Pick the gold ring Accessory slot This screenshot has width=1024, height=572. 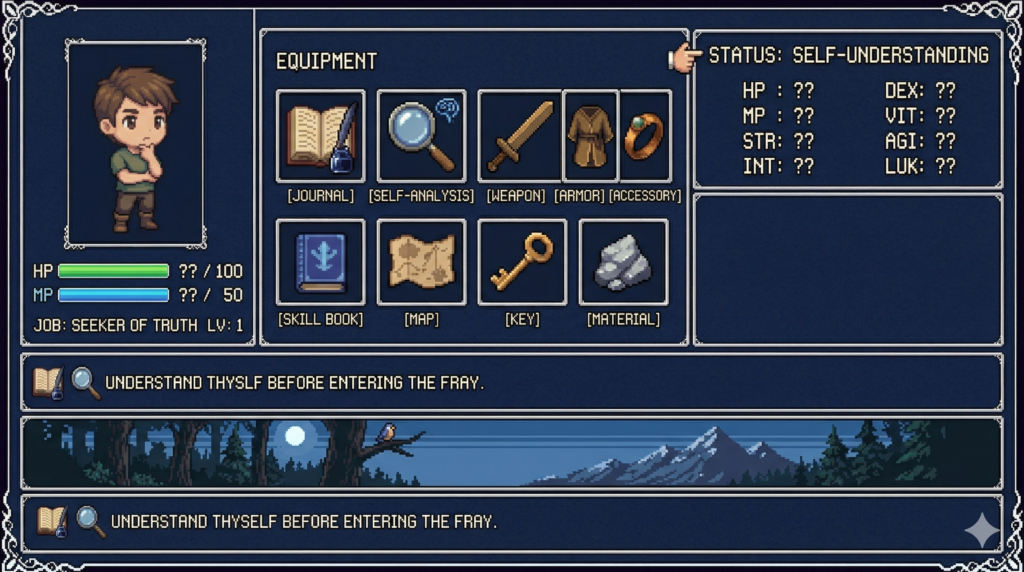(x=644, y=136)
